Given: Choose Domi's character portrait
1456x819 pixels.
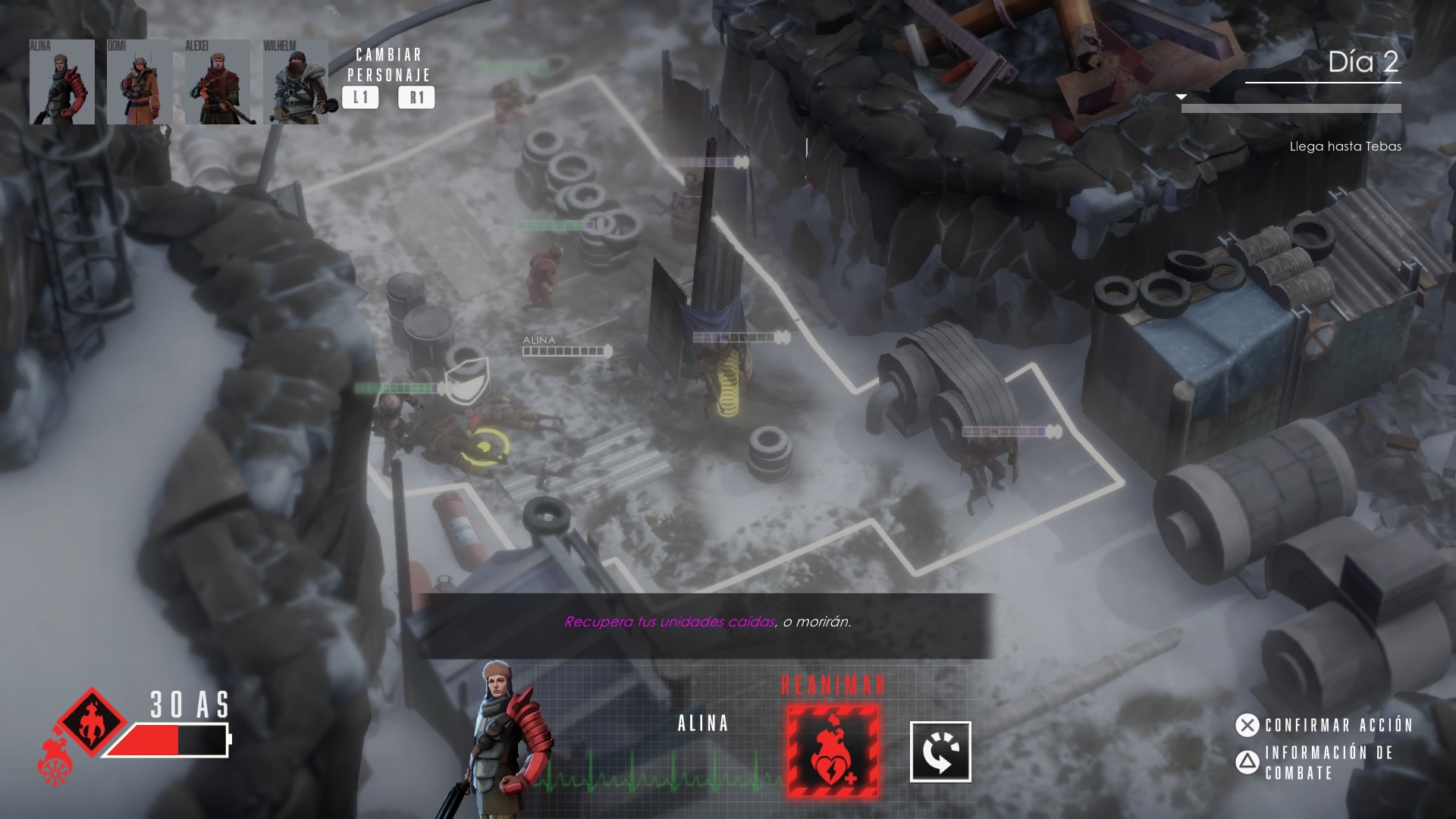Looking at the screenshot, I should click(x=140, y=82).
